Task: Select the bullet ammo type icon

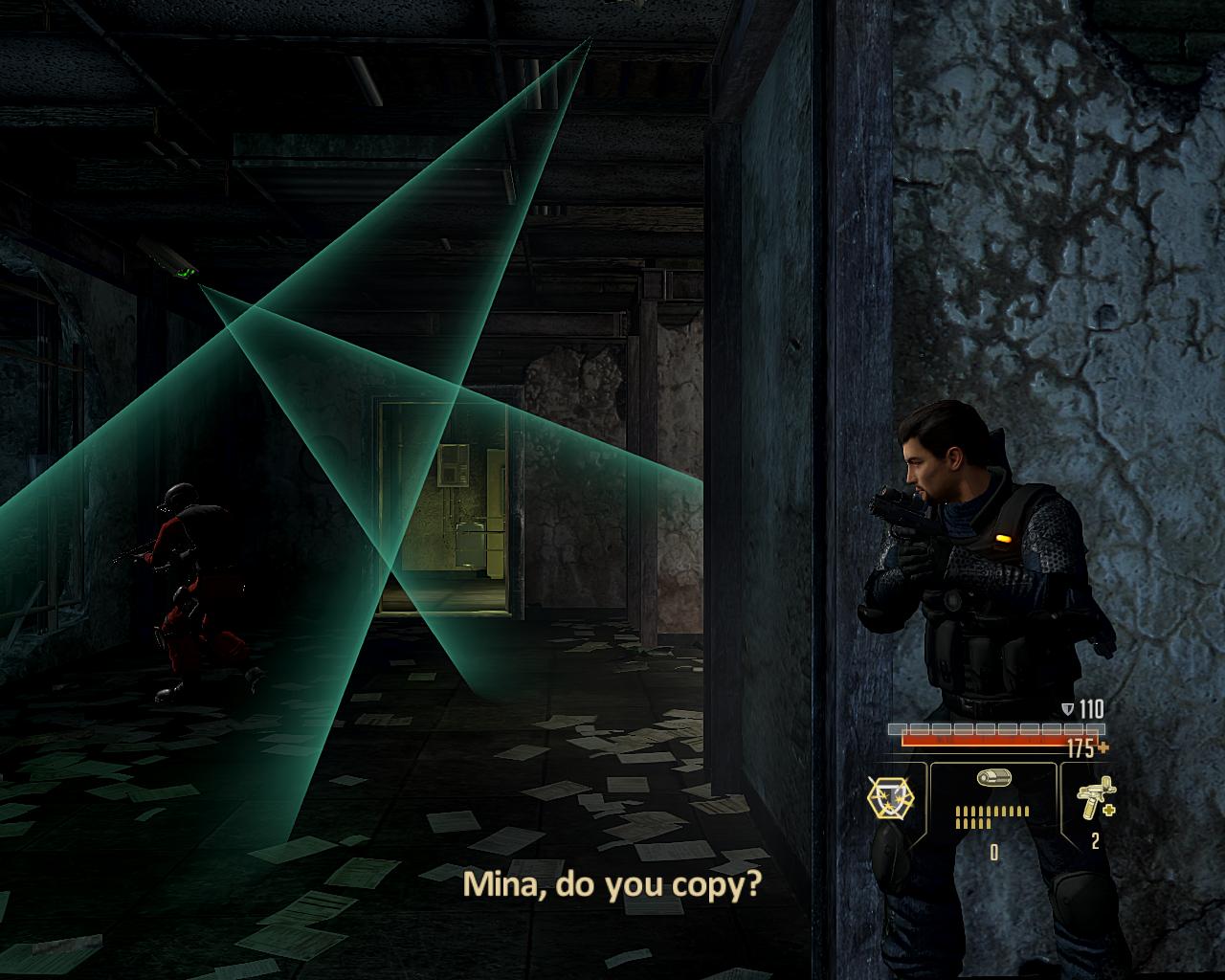Action: 993,778
